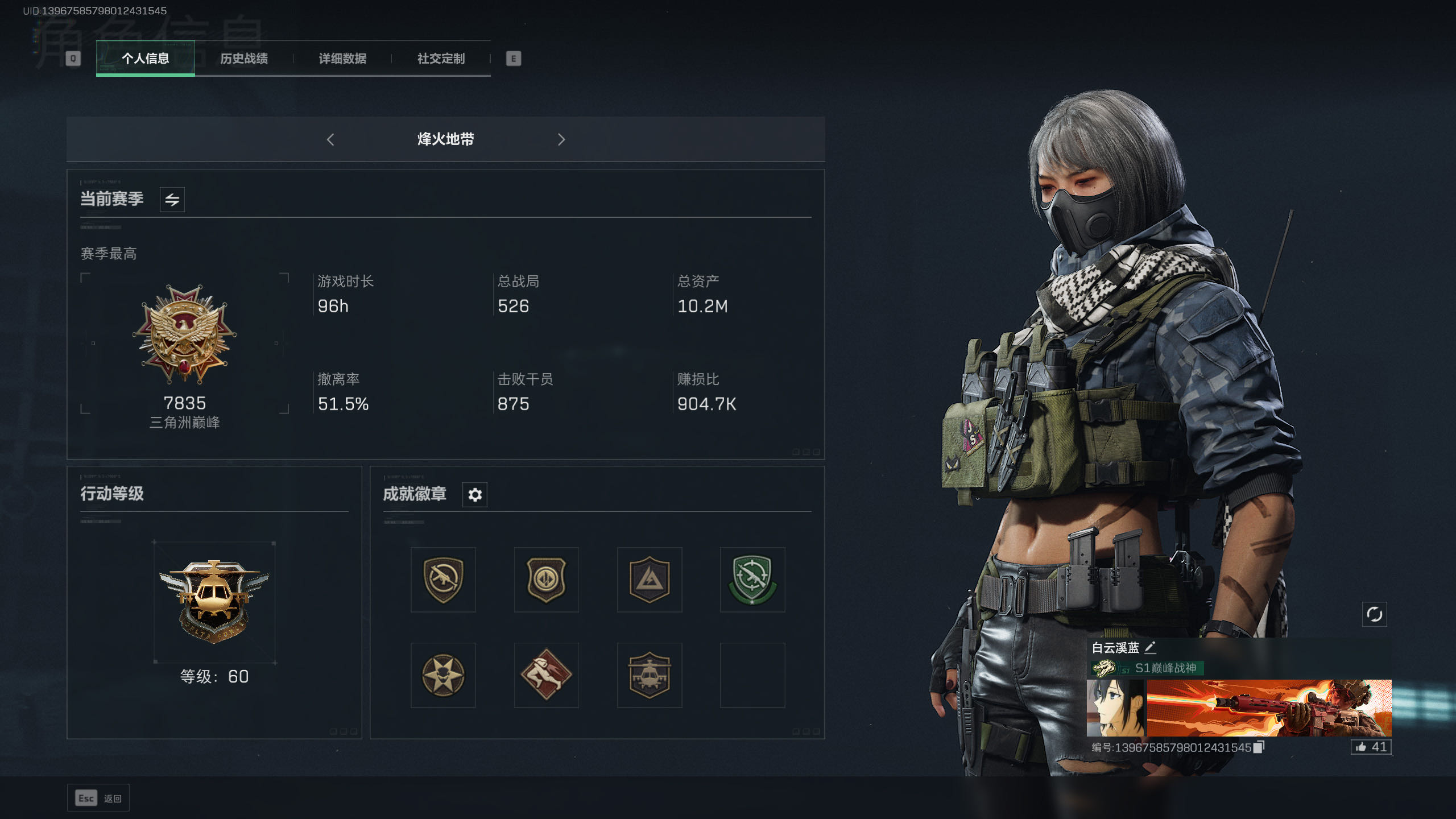
Task: Open the 历史战绩 tab
Action: point(244,59)
